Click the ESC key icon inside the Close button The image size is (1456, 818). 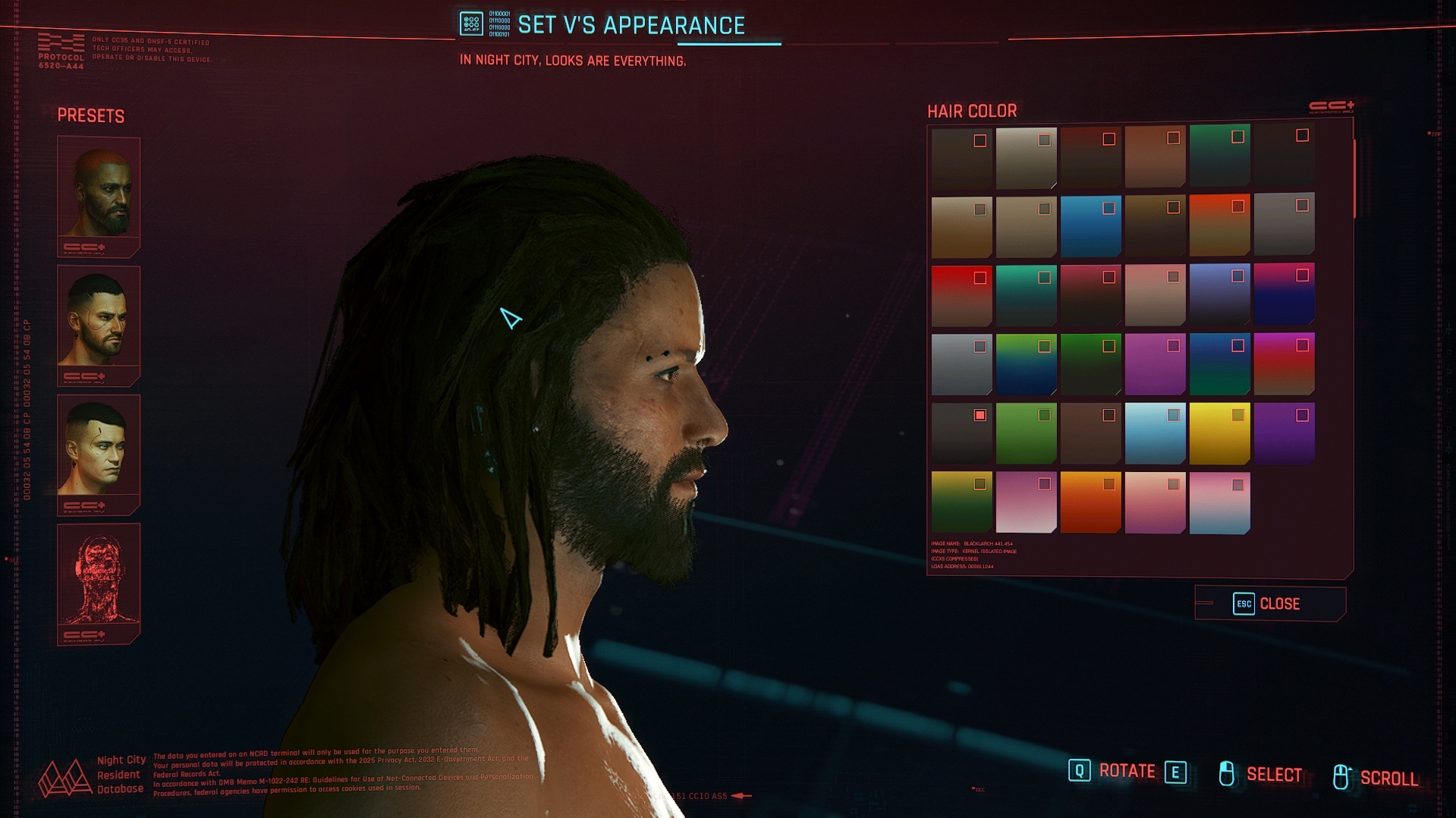(1244, 603)
